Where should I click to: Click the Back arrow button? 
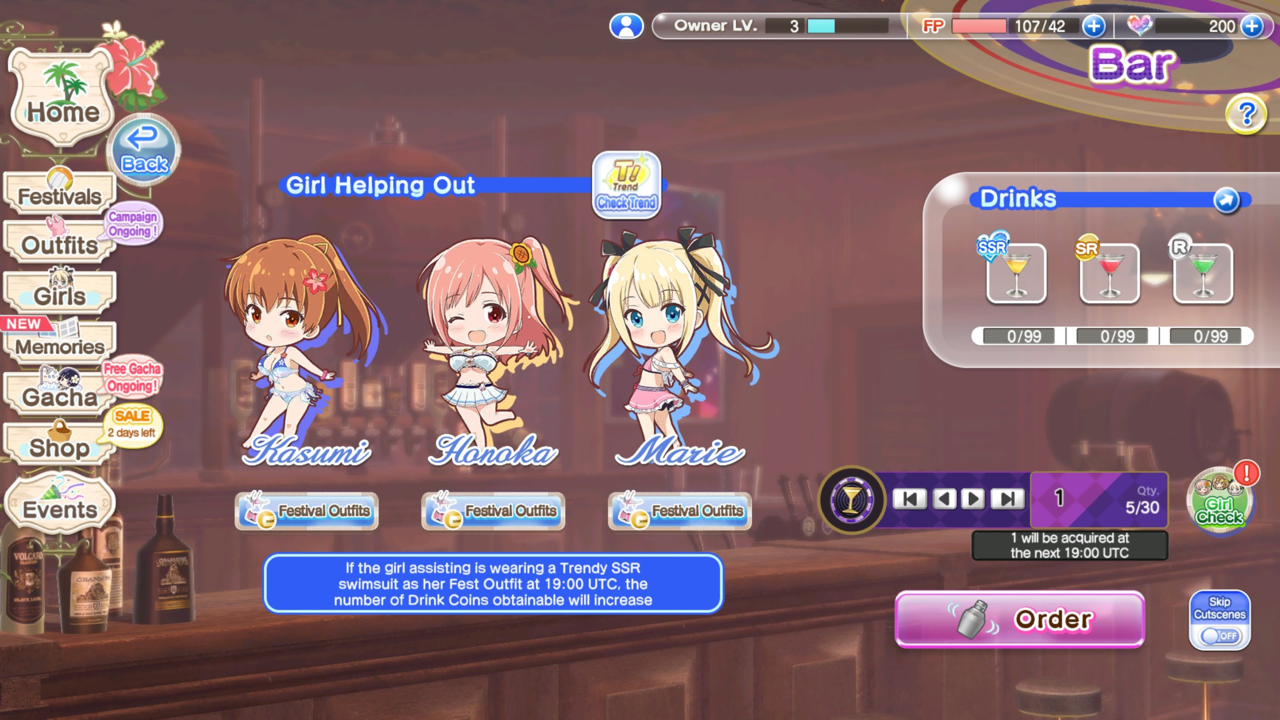pos(144,152)
